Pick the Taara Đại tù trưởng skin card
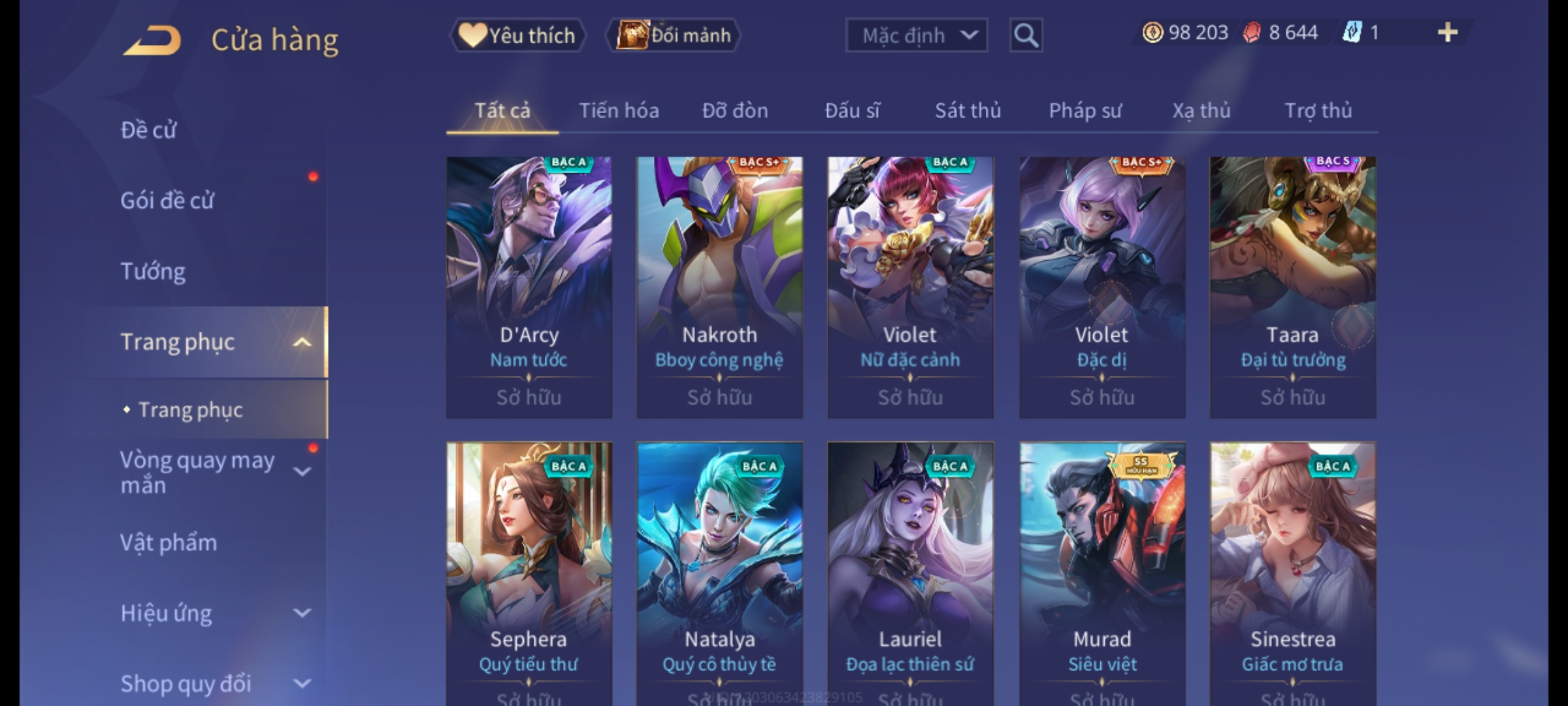This screenshot has height=706, width=1568. click(1292, 288)
